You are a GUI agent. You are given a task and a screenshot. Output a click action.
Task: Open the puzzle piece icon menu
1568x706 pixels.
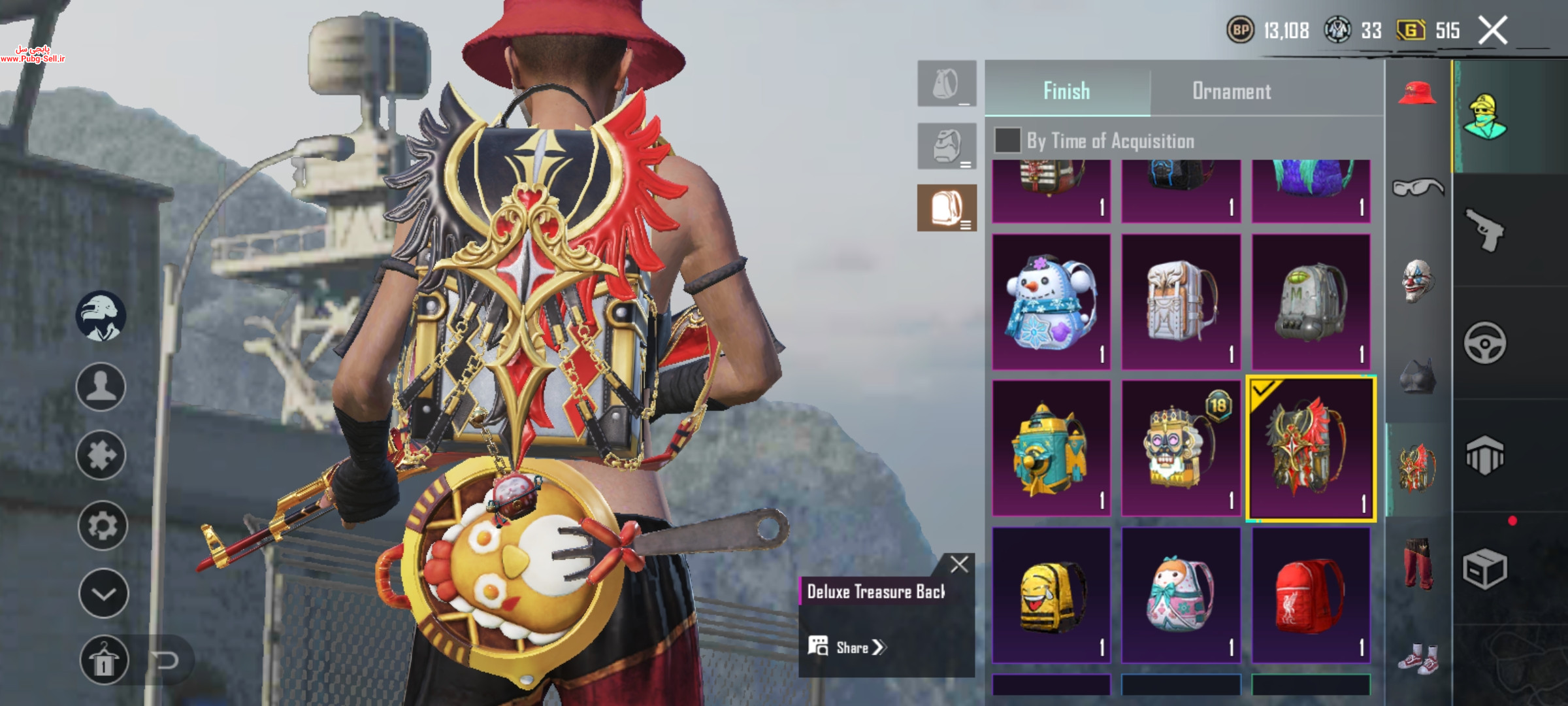(101, 455)
